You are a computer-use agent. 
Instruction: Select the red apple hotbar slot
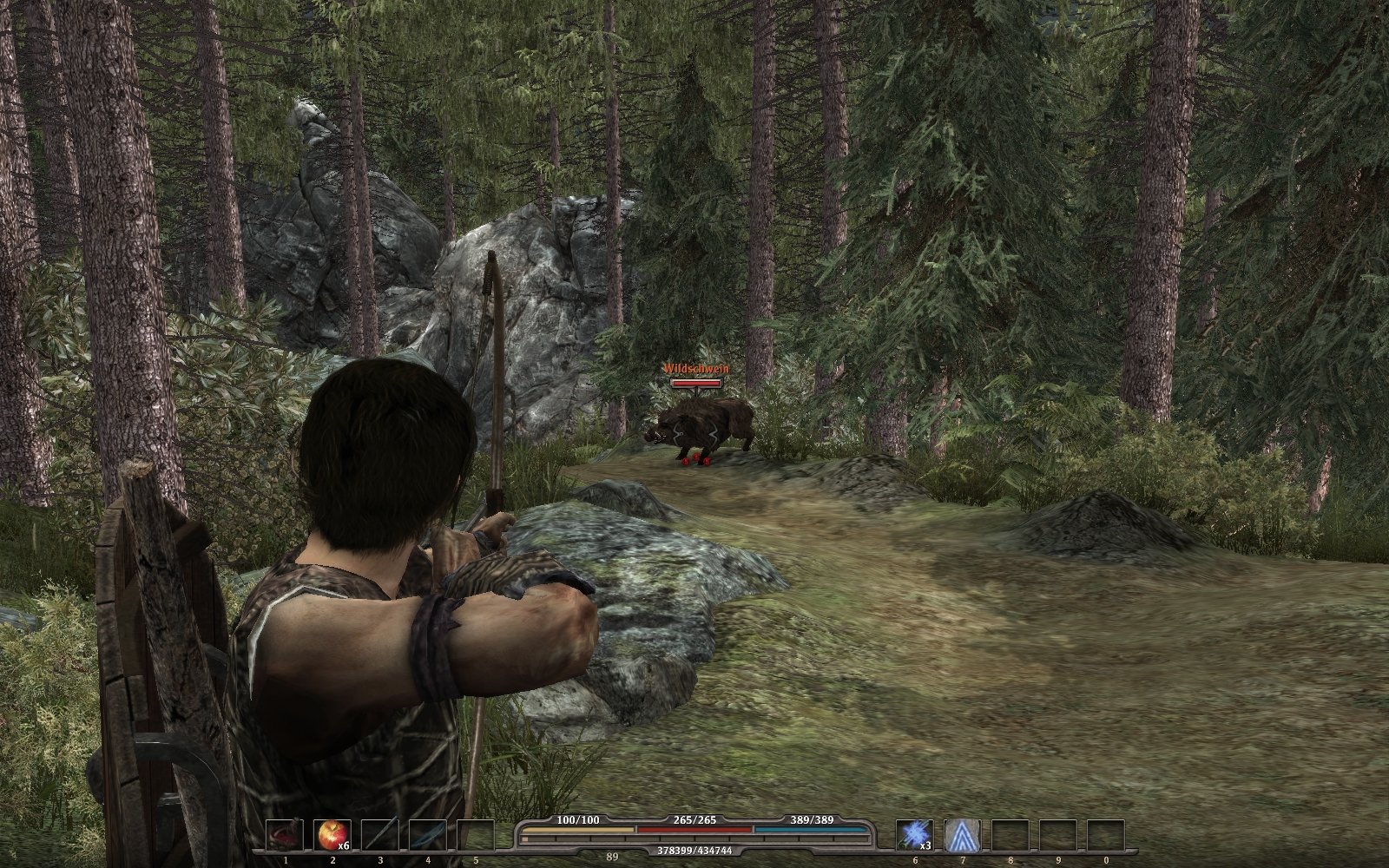[332, 835]
